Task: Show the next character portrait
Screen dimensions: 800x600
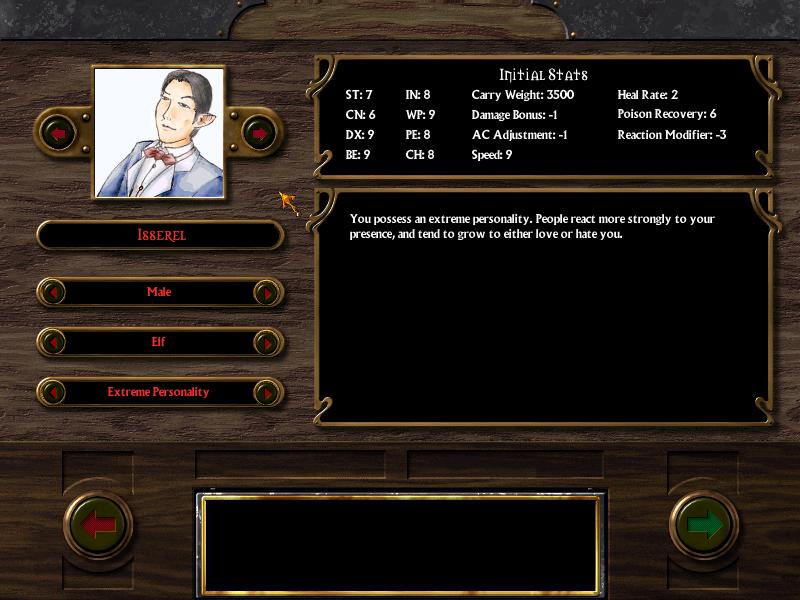Action: pos(258,132)
